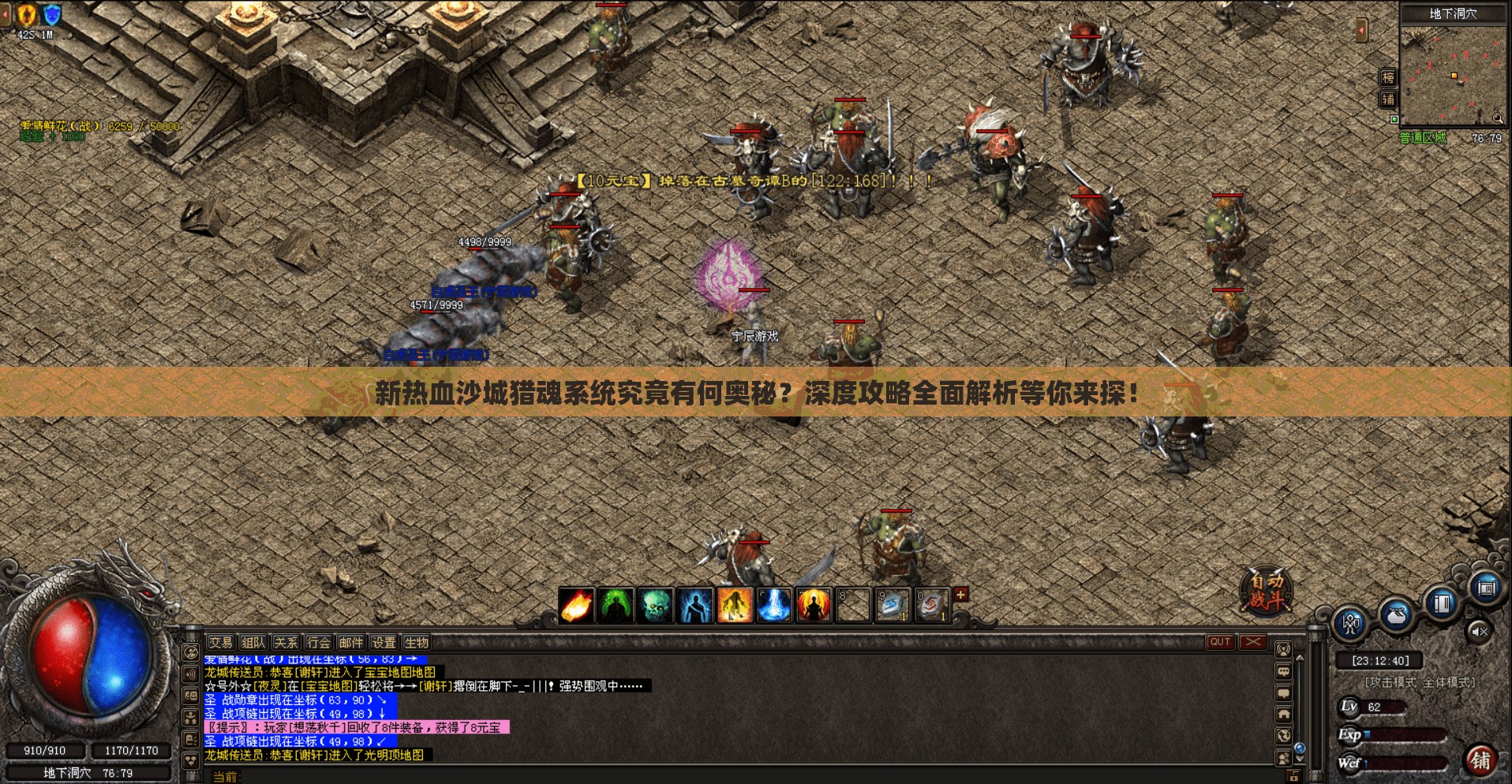1512x784 pixels.
Task: Switch to the 组队 team tab
Action: pos(253,642)
